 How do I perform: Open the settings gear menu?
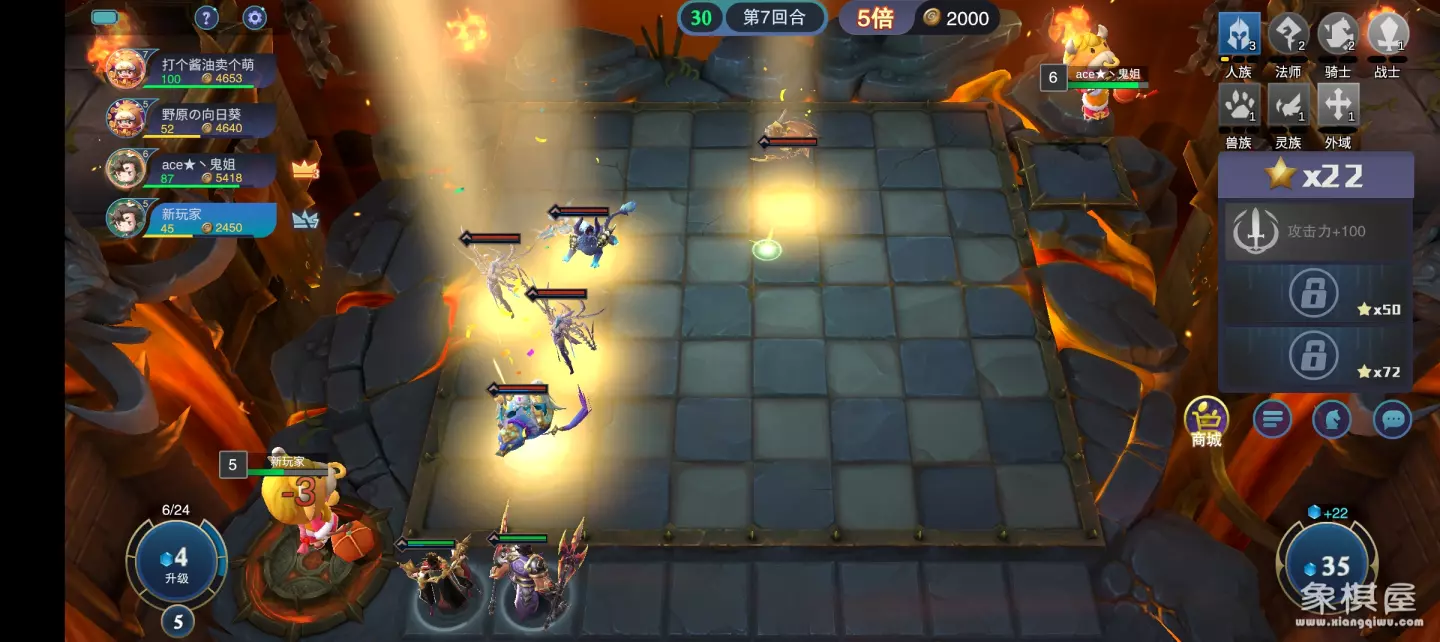point(255,17)
